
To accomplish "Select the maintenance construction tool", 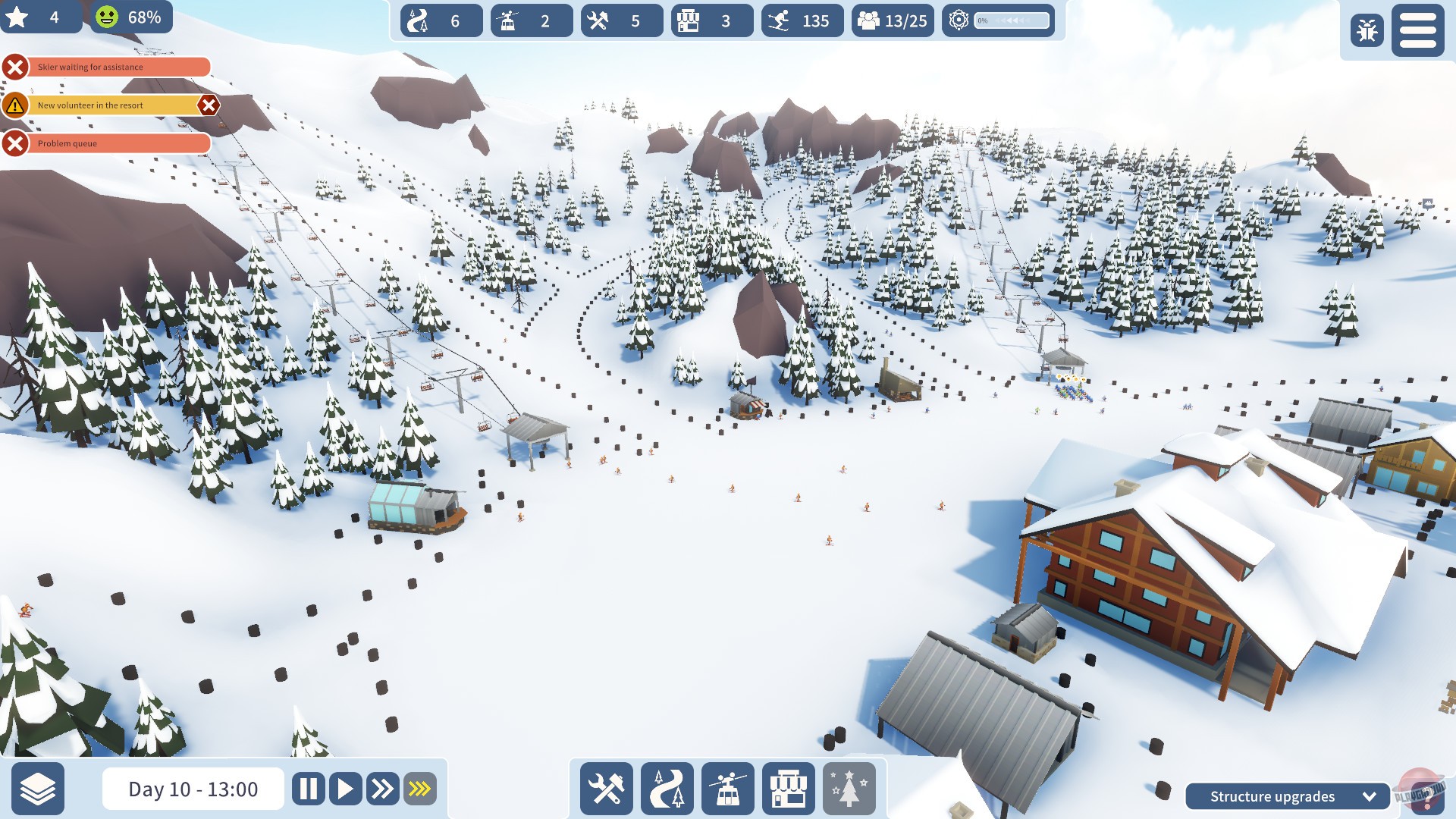I will (605, 789).
